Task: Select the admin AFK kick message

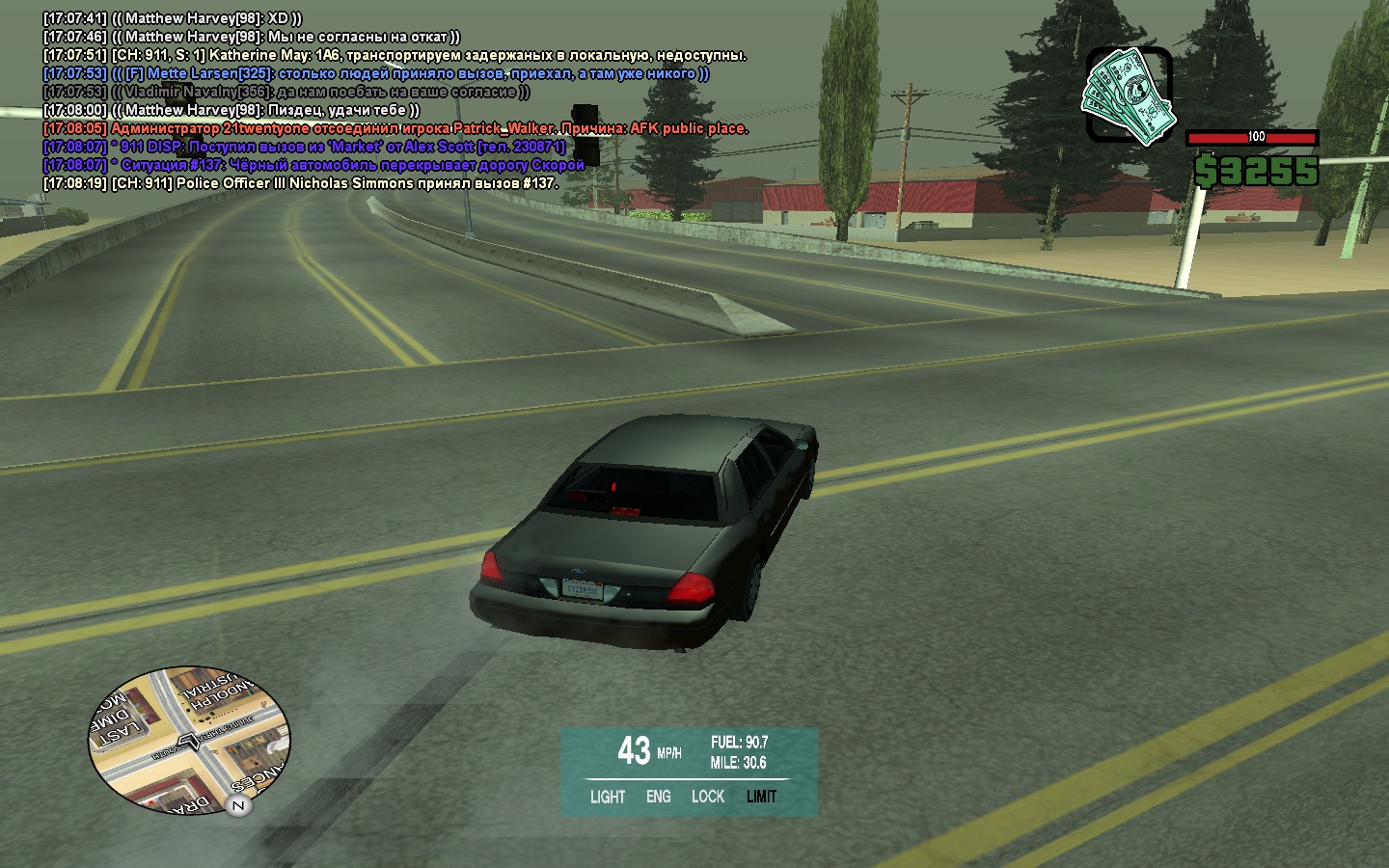Action: click(x=395, y=128)
